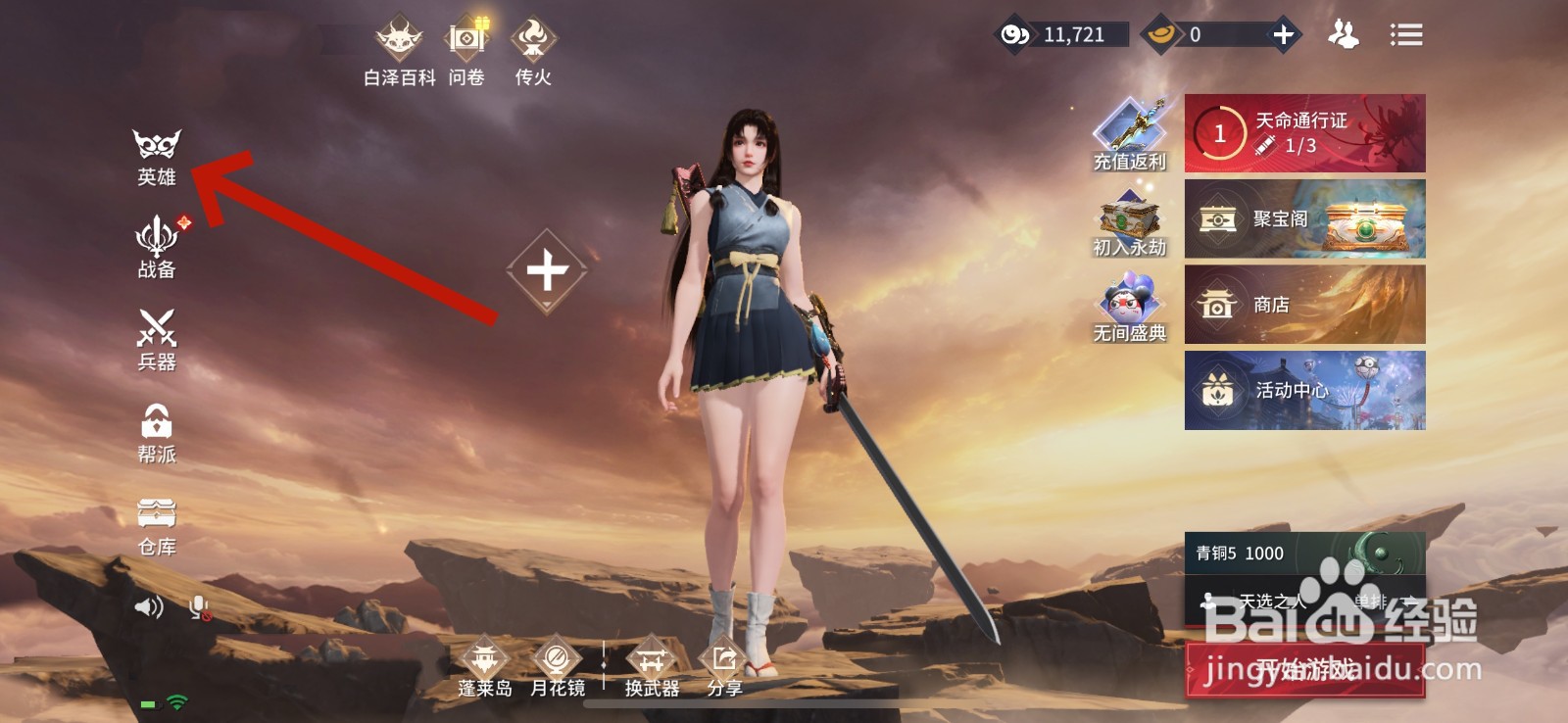Open the 兵器 (Weapons) menu

157,343
